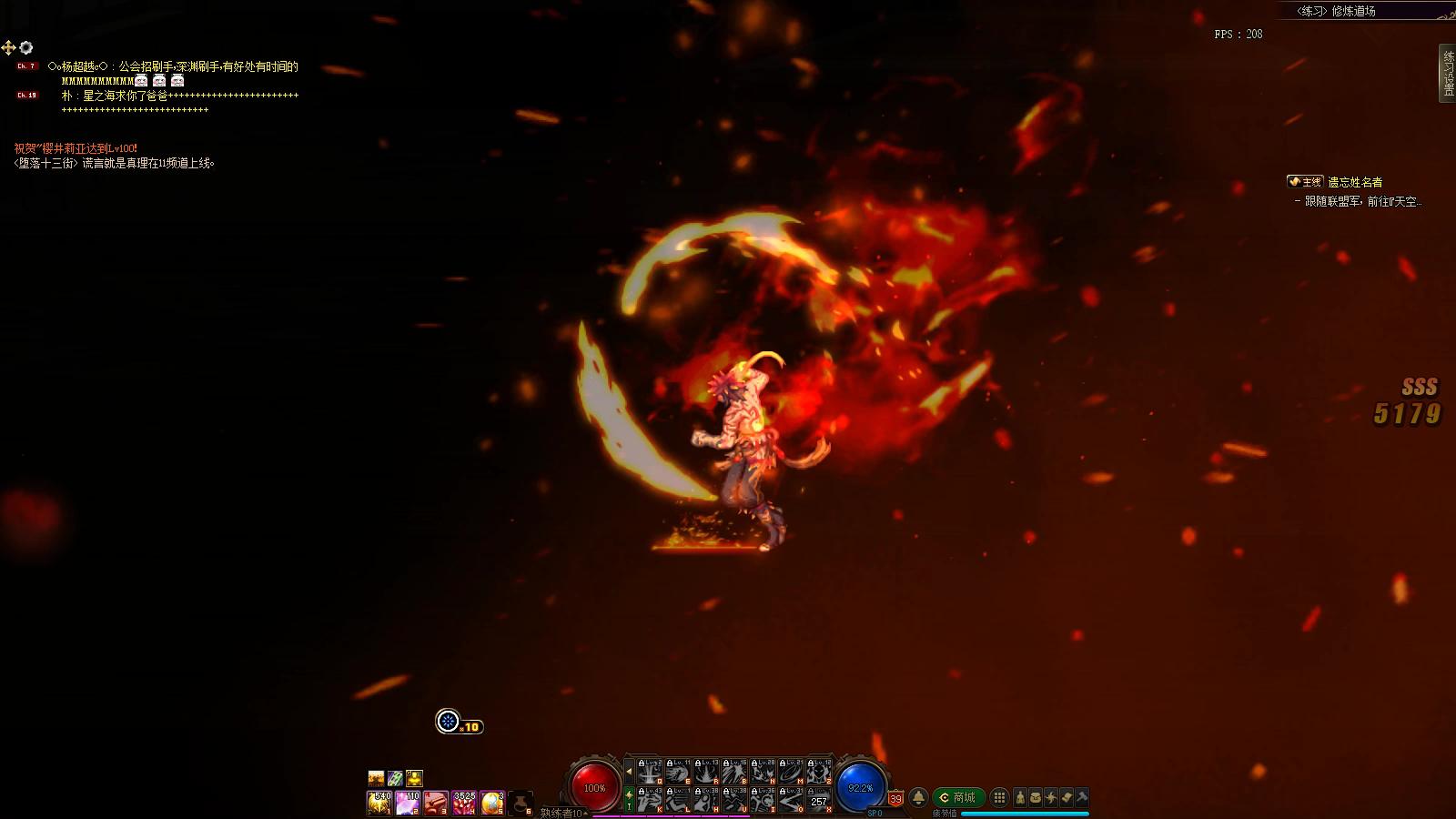Click the hammer icon in bottom menu
Image resolution: width=1456 pixels, height=819 pixels.
1082,798
